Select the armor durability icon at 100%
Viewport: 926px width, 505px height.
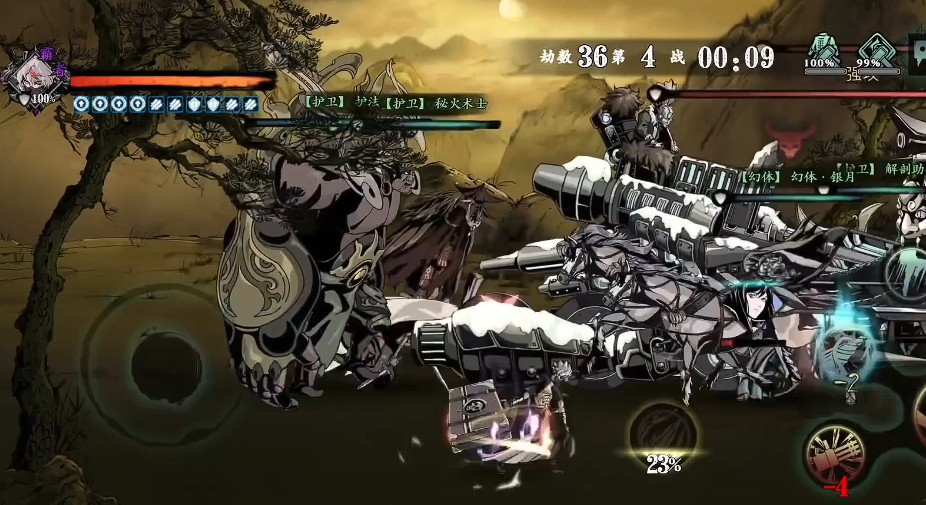(x=821, y=48)
